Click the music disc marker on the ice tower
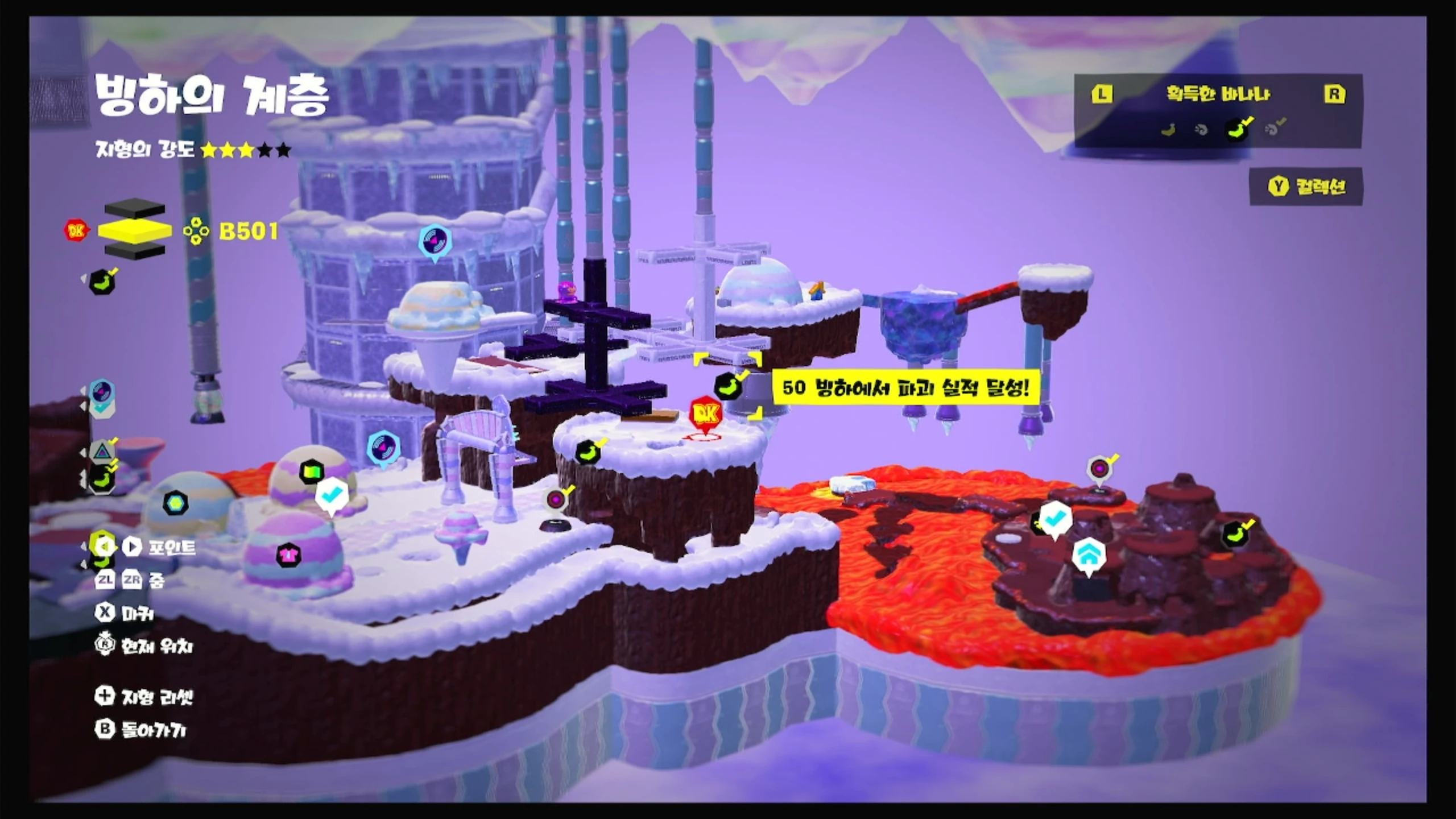The image size is (1456, 819). click(x=435, y=241)
